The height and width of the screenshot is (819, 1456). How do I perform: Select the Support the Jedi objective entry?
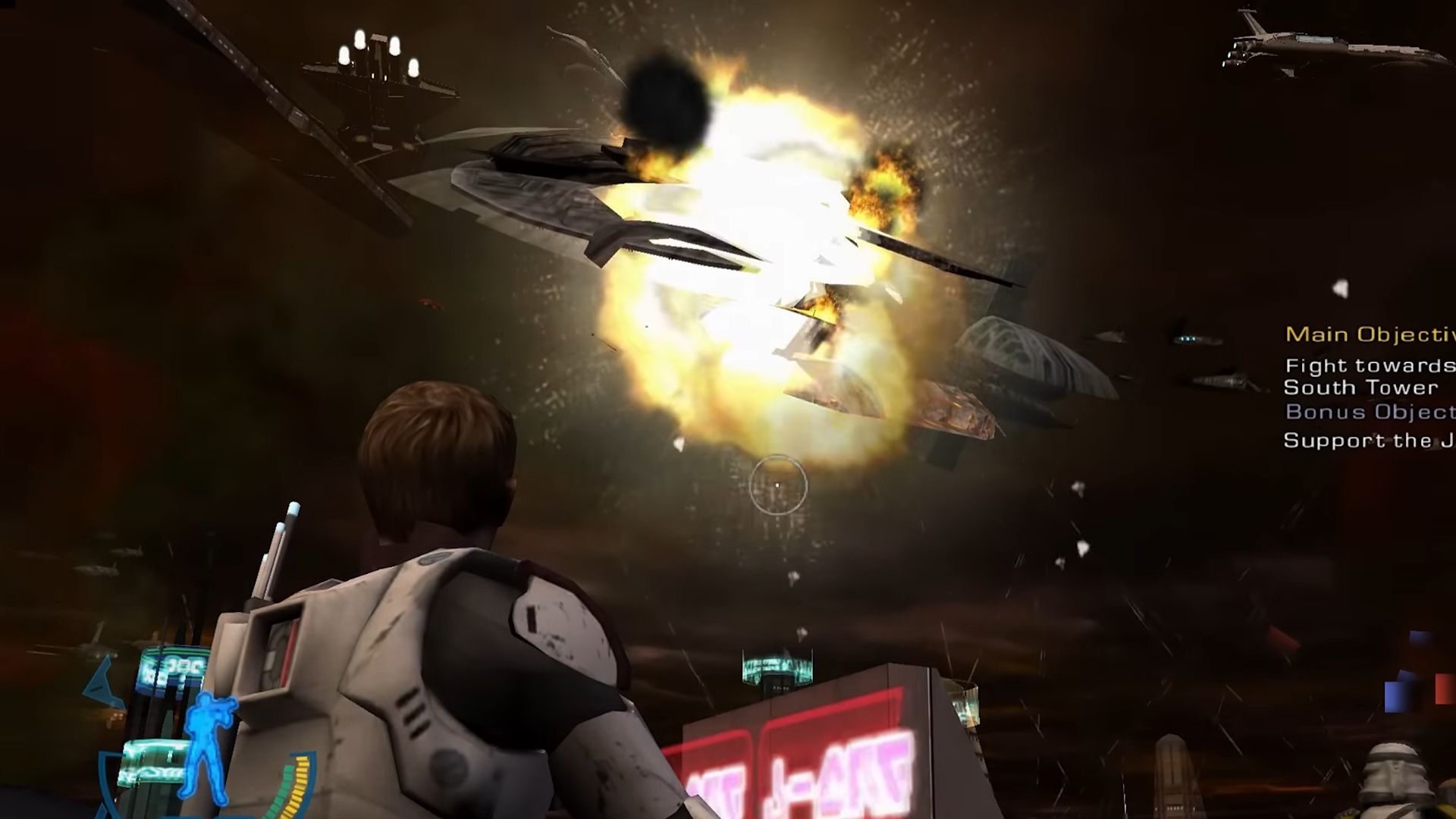(1365, 438)
